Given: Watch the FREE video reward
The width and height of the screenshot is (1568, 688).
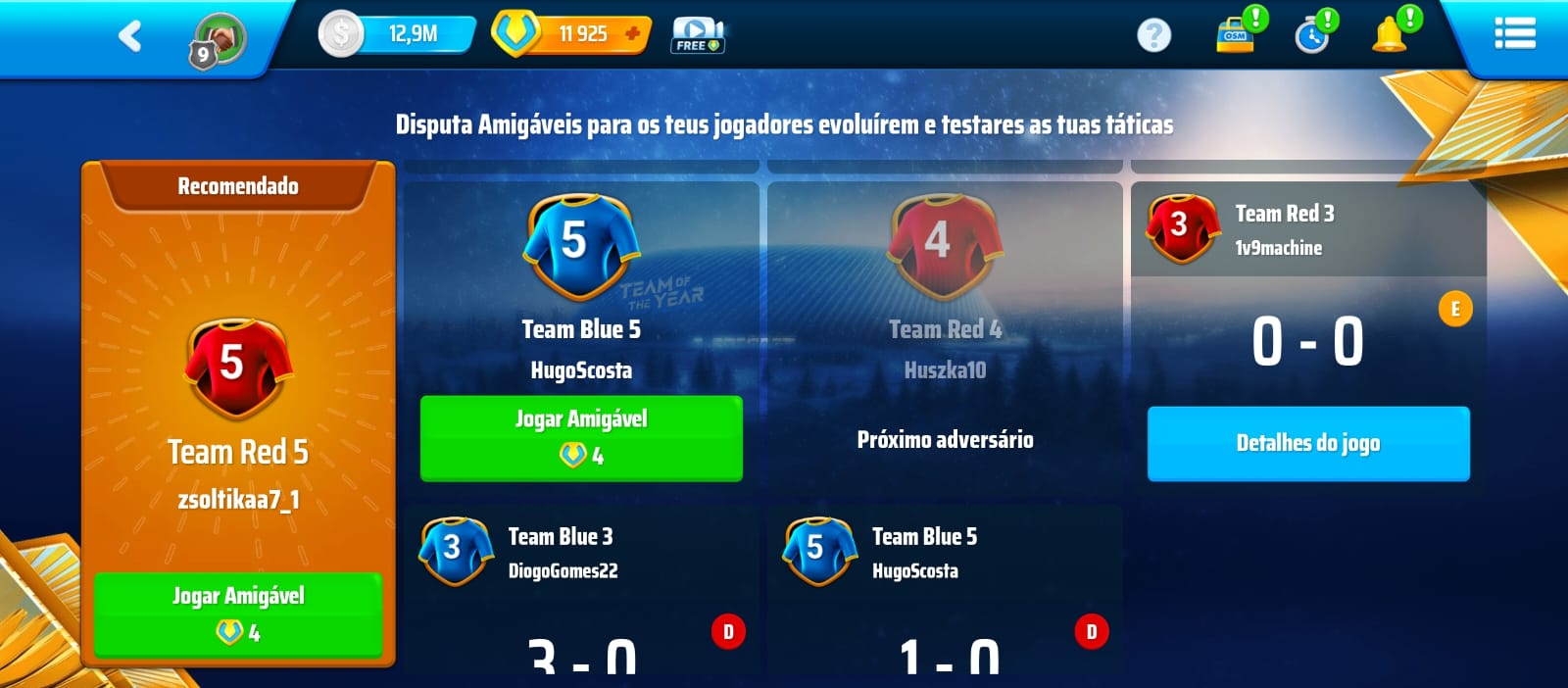Looking at the screenshot, I should pyautogui.click(x=697, y=35).
